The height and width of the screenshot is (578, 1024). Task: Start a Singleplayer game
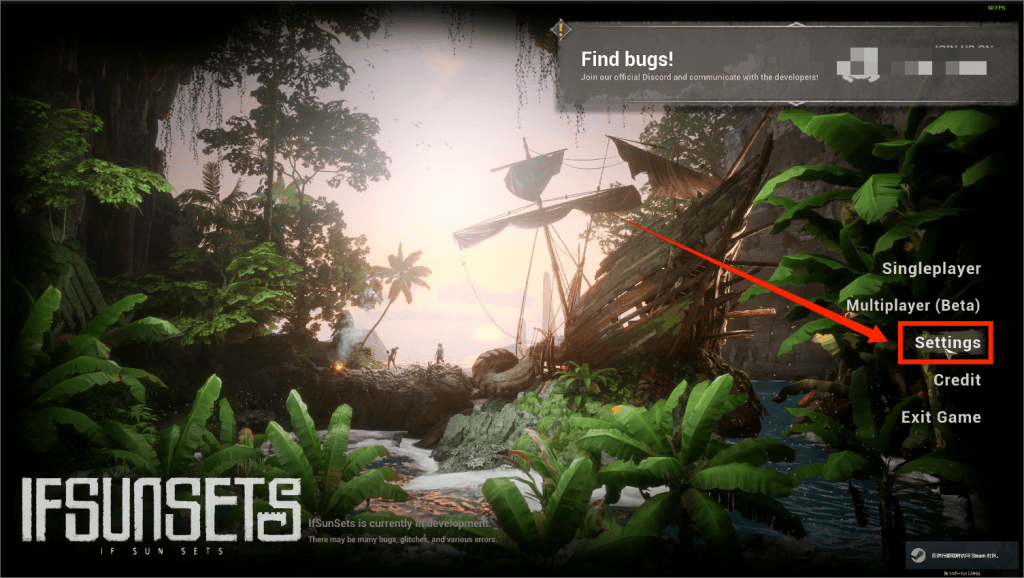click(931, 269)
